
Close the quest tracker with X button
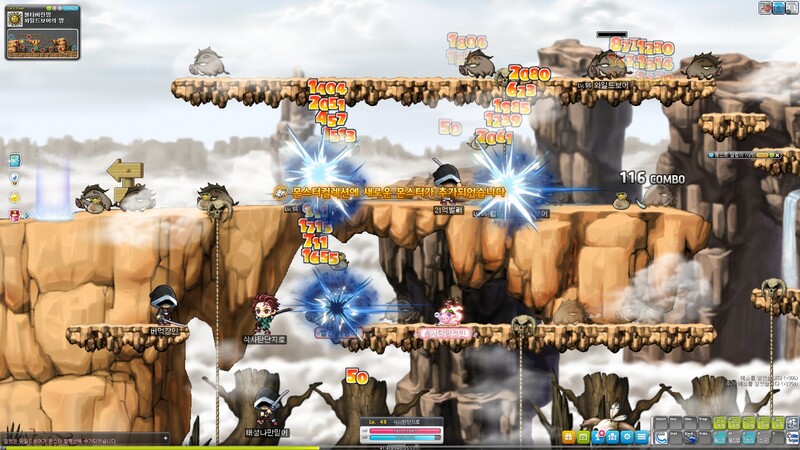click(776, 154)
